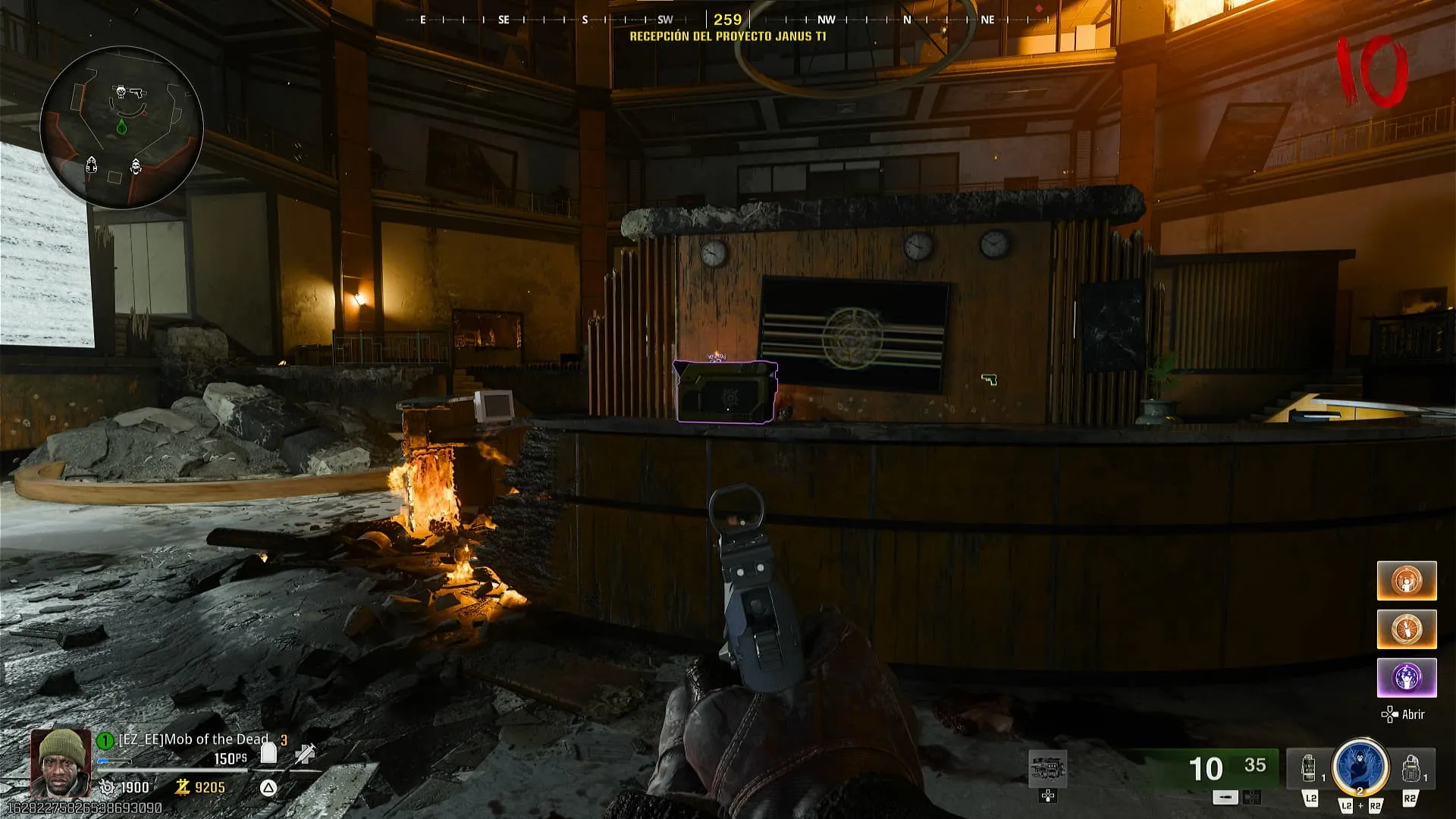Click the circular minimap

coord(121,127)
